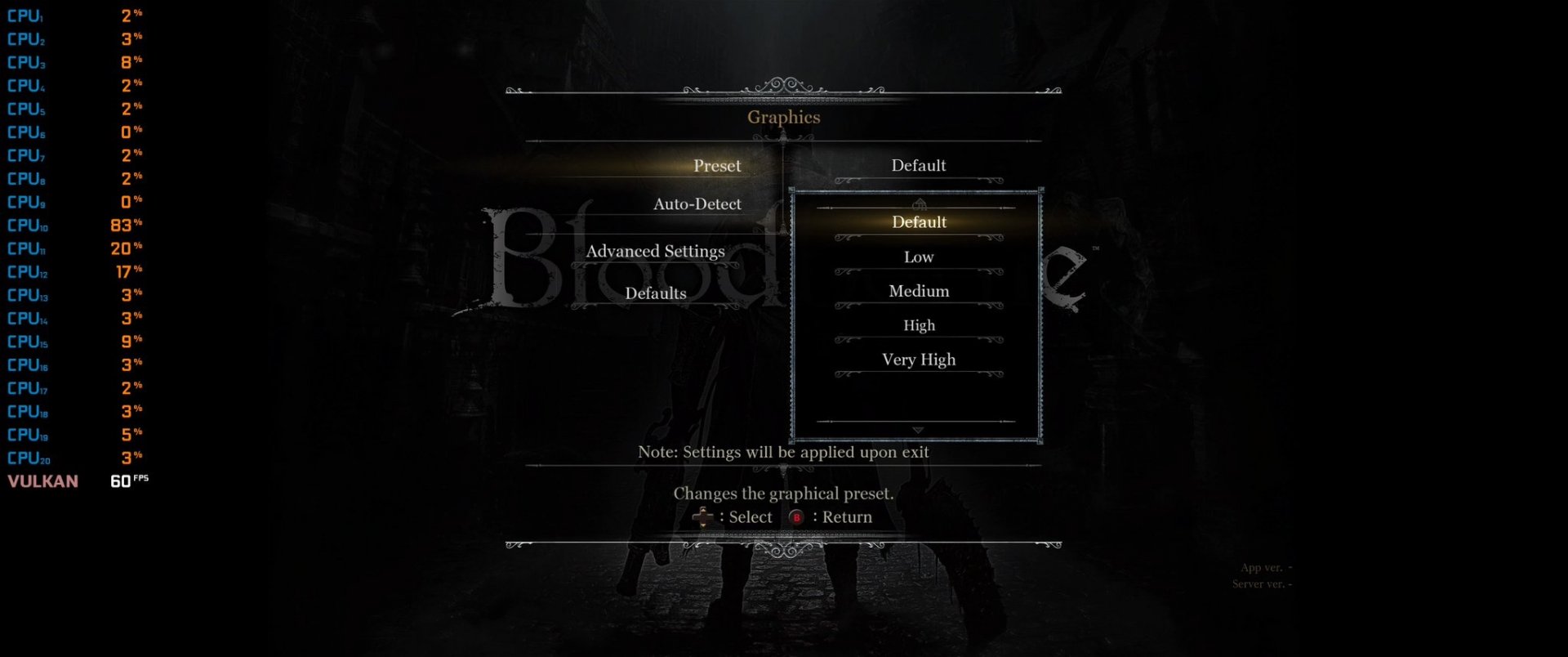Select the Default preset option

point(918,221)
